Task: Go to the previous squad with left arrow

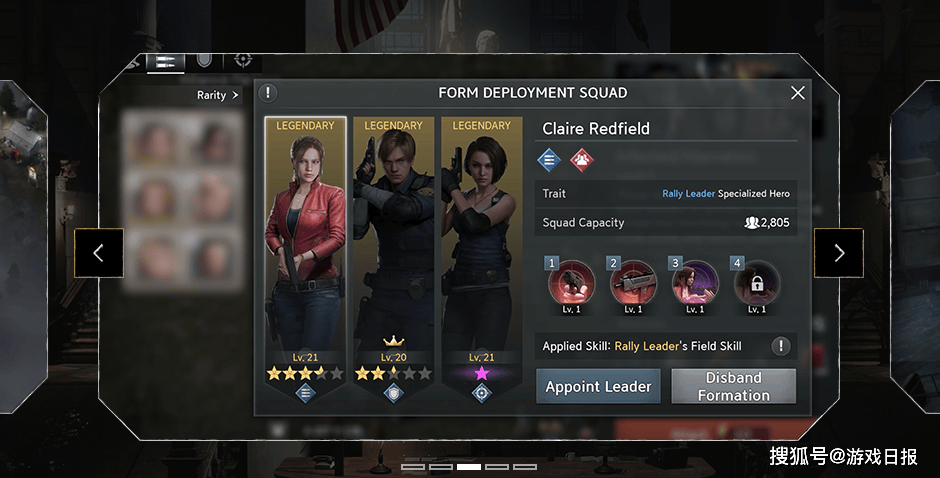Action: (x=98, y=253)
